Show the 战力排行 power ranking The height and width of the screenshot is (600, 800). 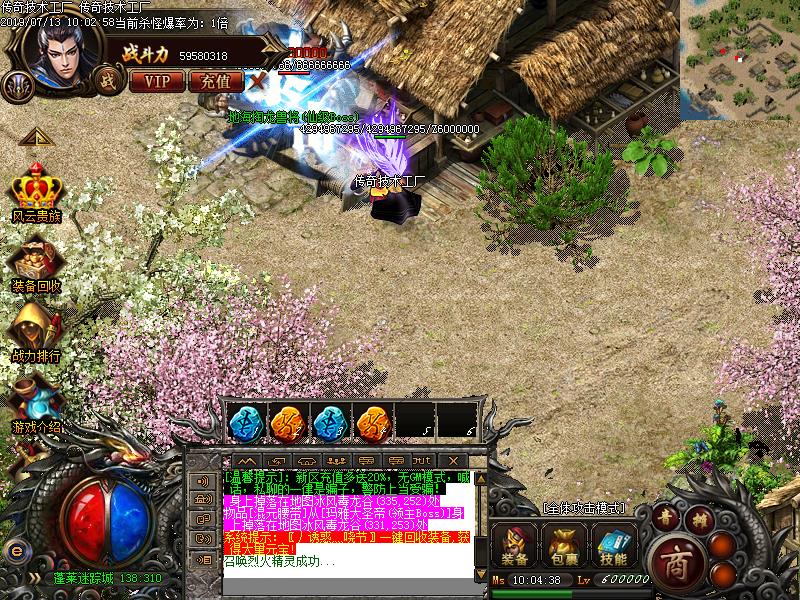coord(36,335)
